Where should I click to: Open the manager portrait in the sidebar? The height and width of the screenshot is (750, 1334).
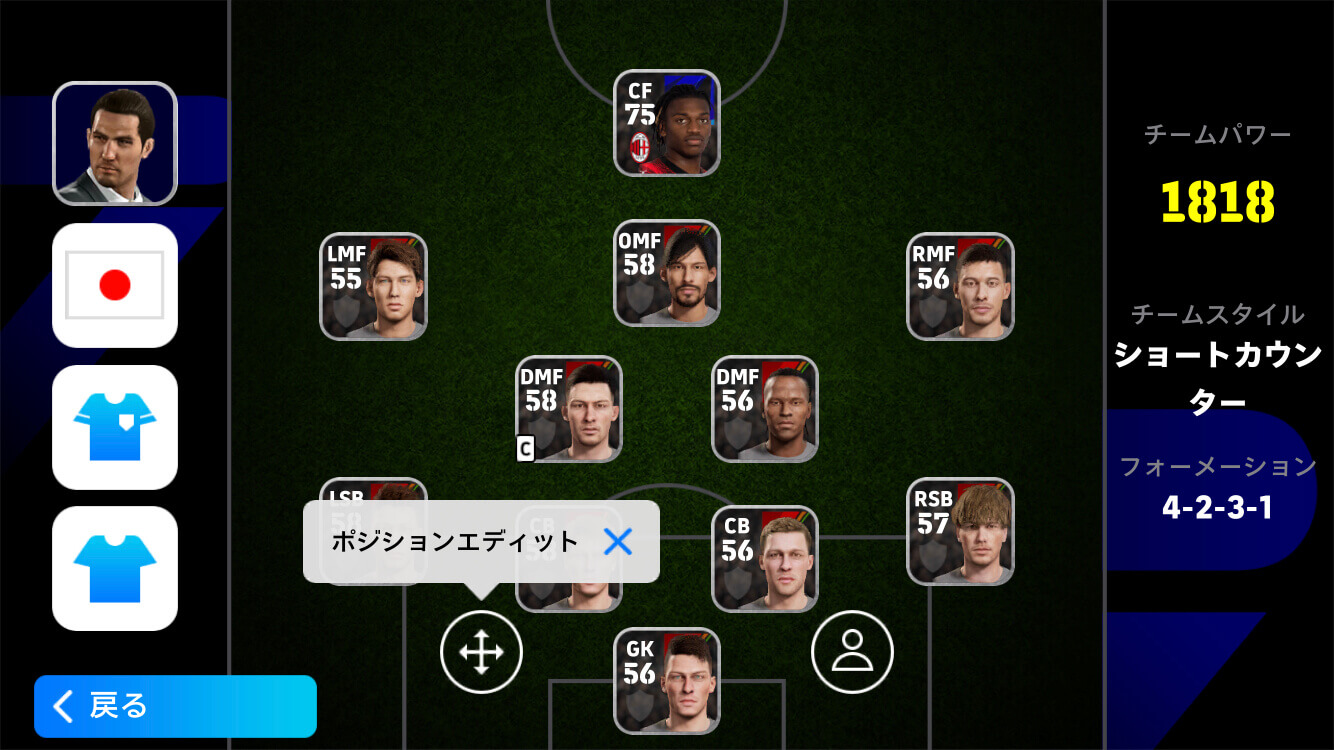114,140
